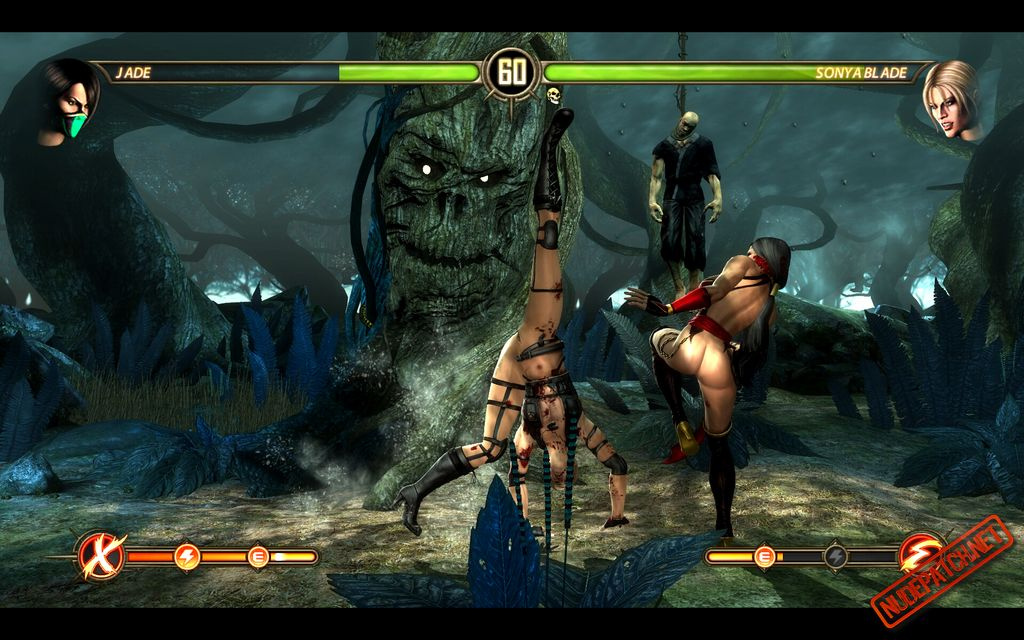Viewport: 1024px width, 640px height.
Task: Click the right player's dragon meter emblem
Action: (921, 555)
